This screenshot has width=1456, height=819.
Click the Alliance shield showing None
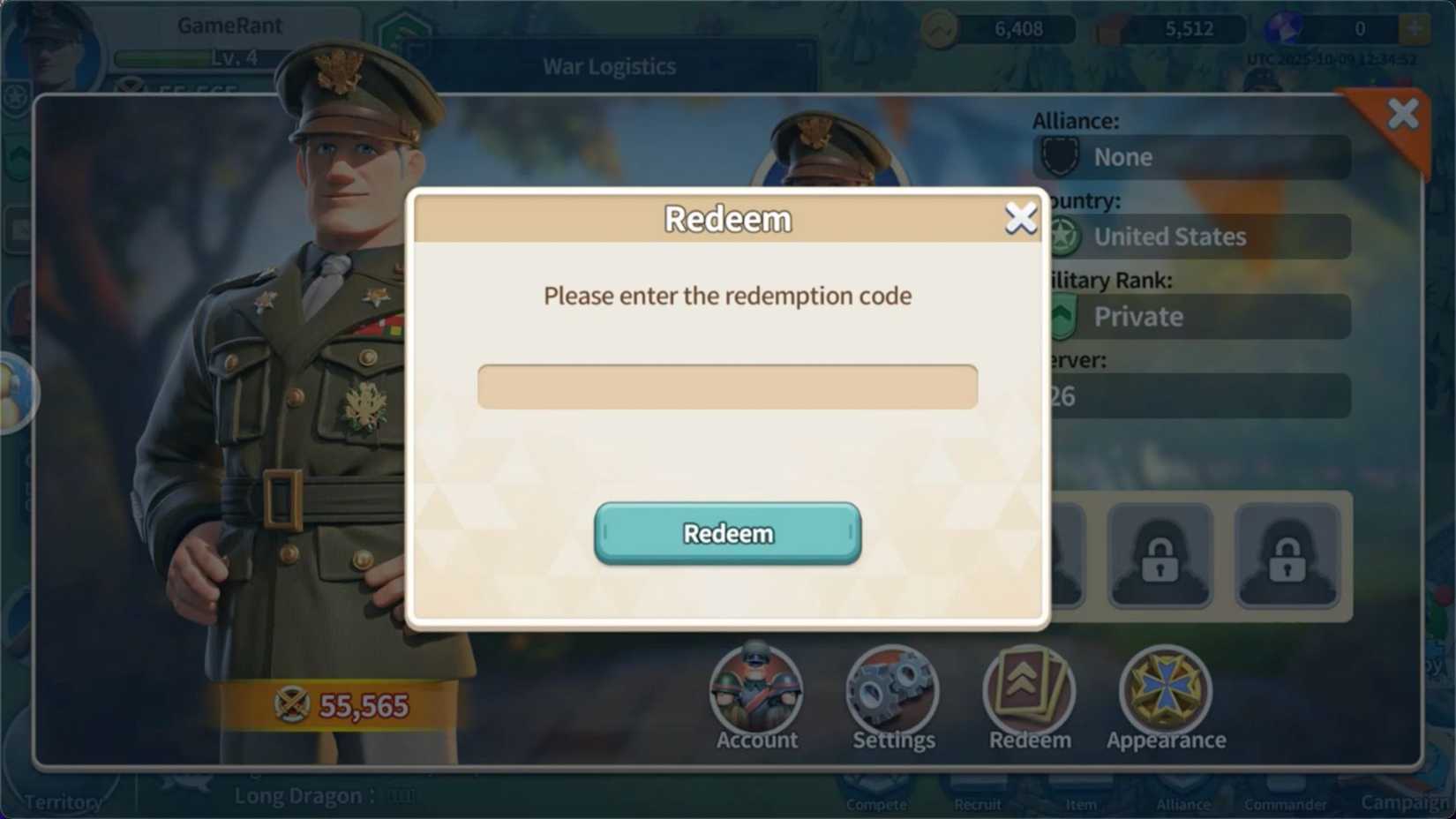(1059, 156)
